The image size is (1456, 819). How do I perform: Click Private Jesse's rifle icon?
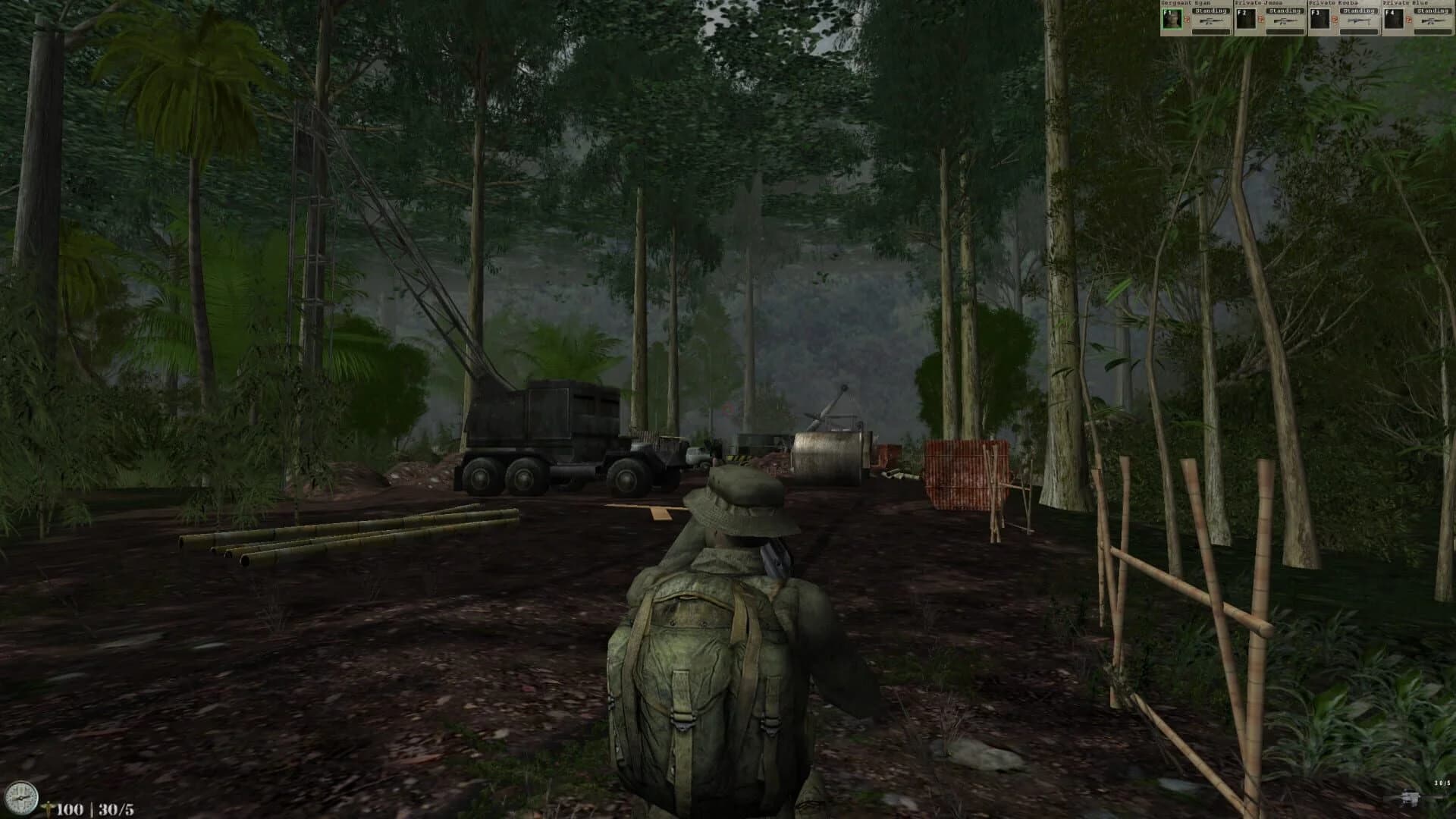(x=1286, y=21)
